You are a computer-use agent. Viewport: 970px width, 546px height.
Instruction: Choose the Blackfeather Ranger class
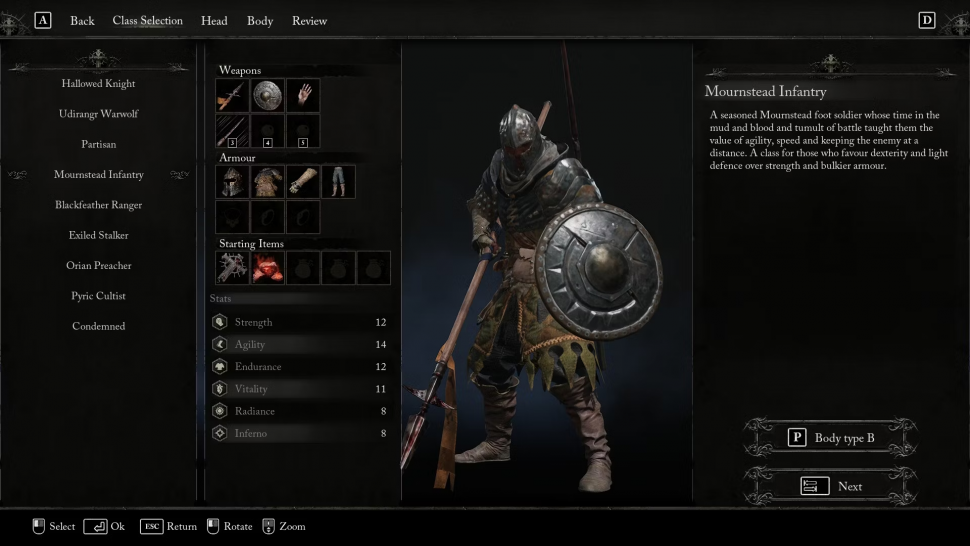tap(98, 205)
